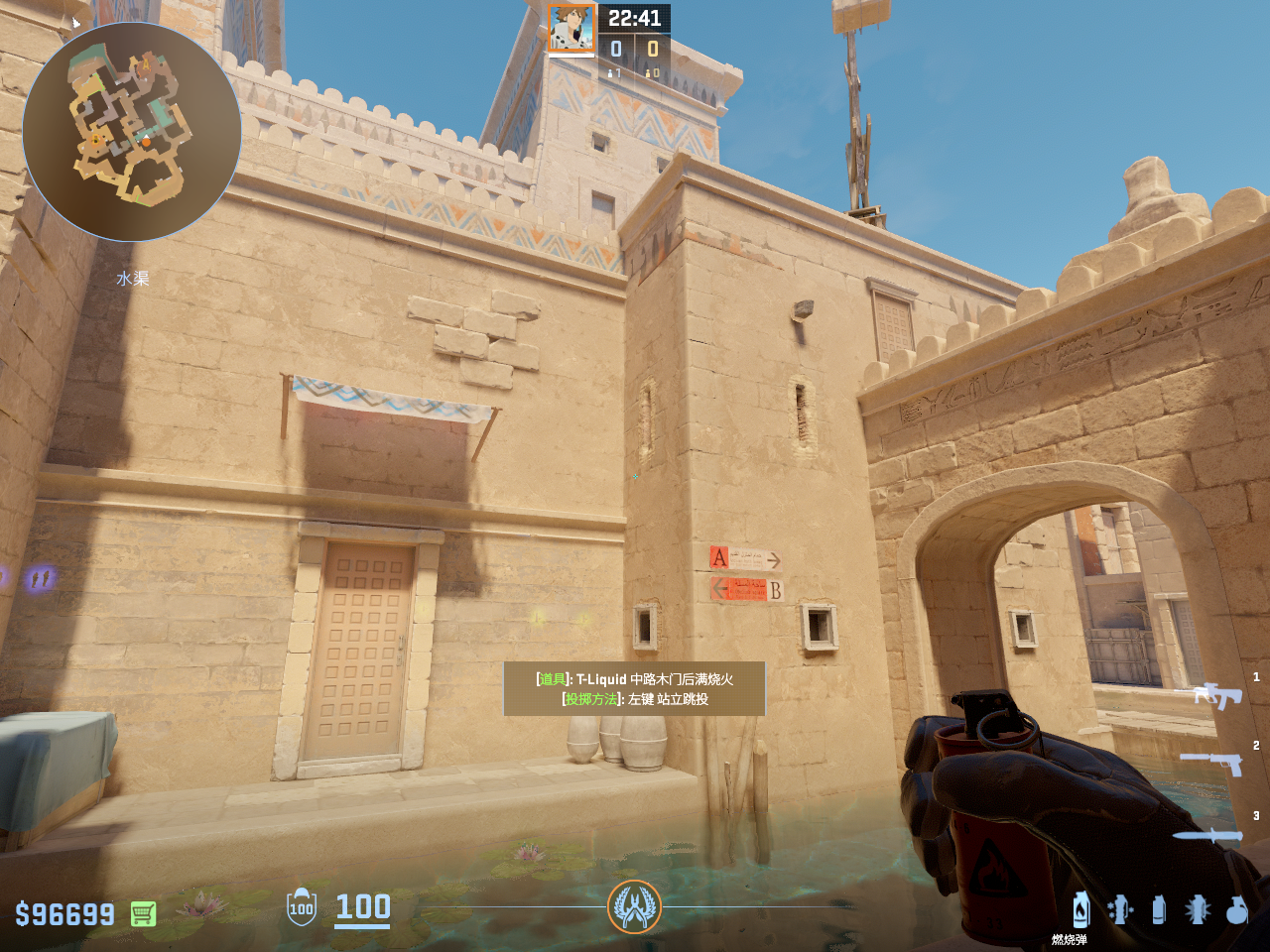Click the Counter-Terrorist emblem at bottom center
Image resolution: width=1270 pixels, height=952 pixels.
[634, 906]
